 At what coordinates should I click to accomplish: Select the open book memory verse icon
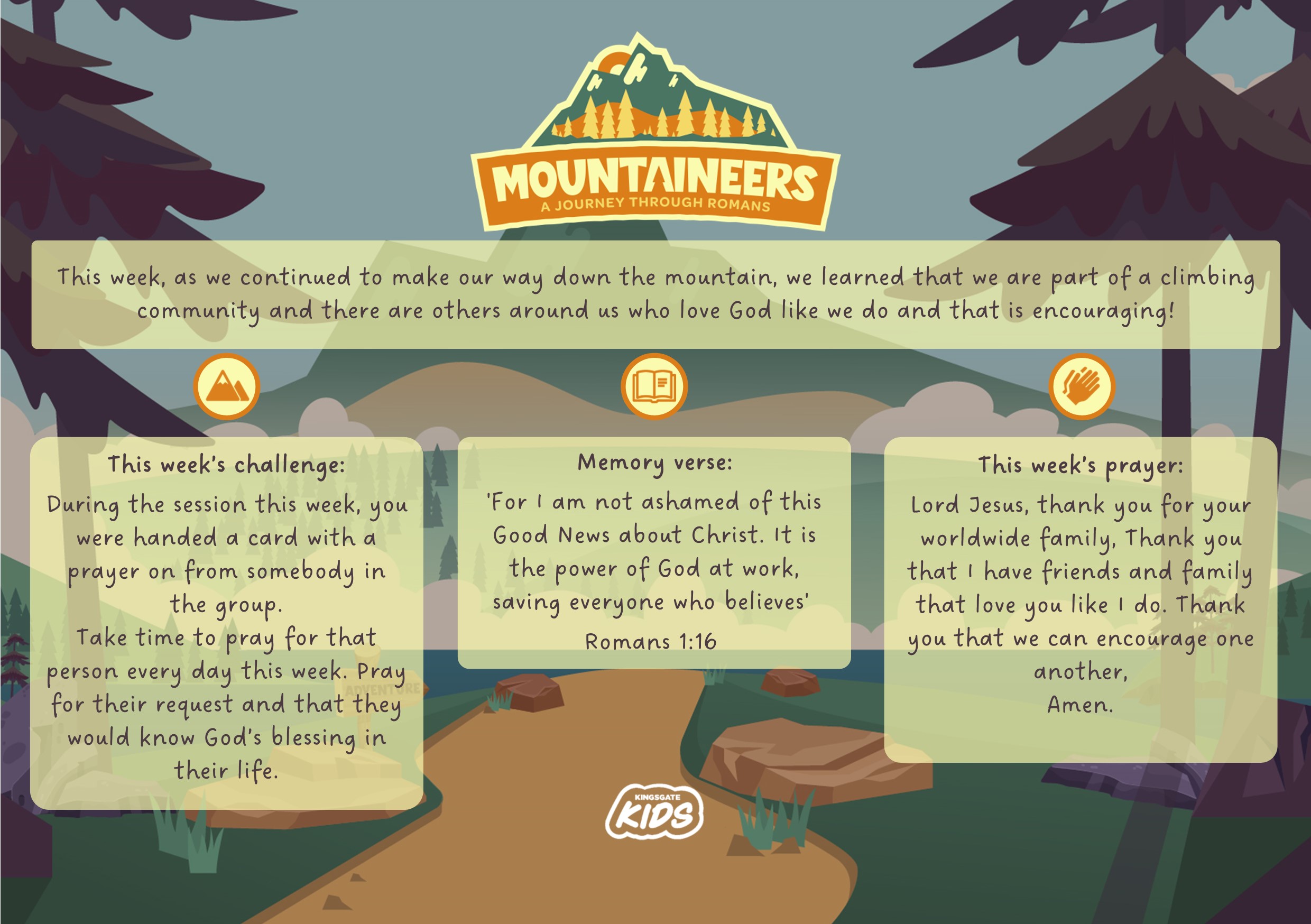(654, 386)
